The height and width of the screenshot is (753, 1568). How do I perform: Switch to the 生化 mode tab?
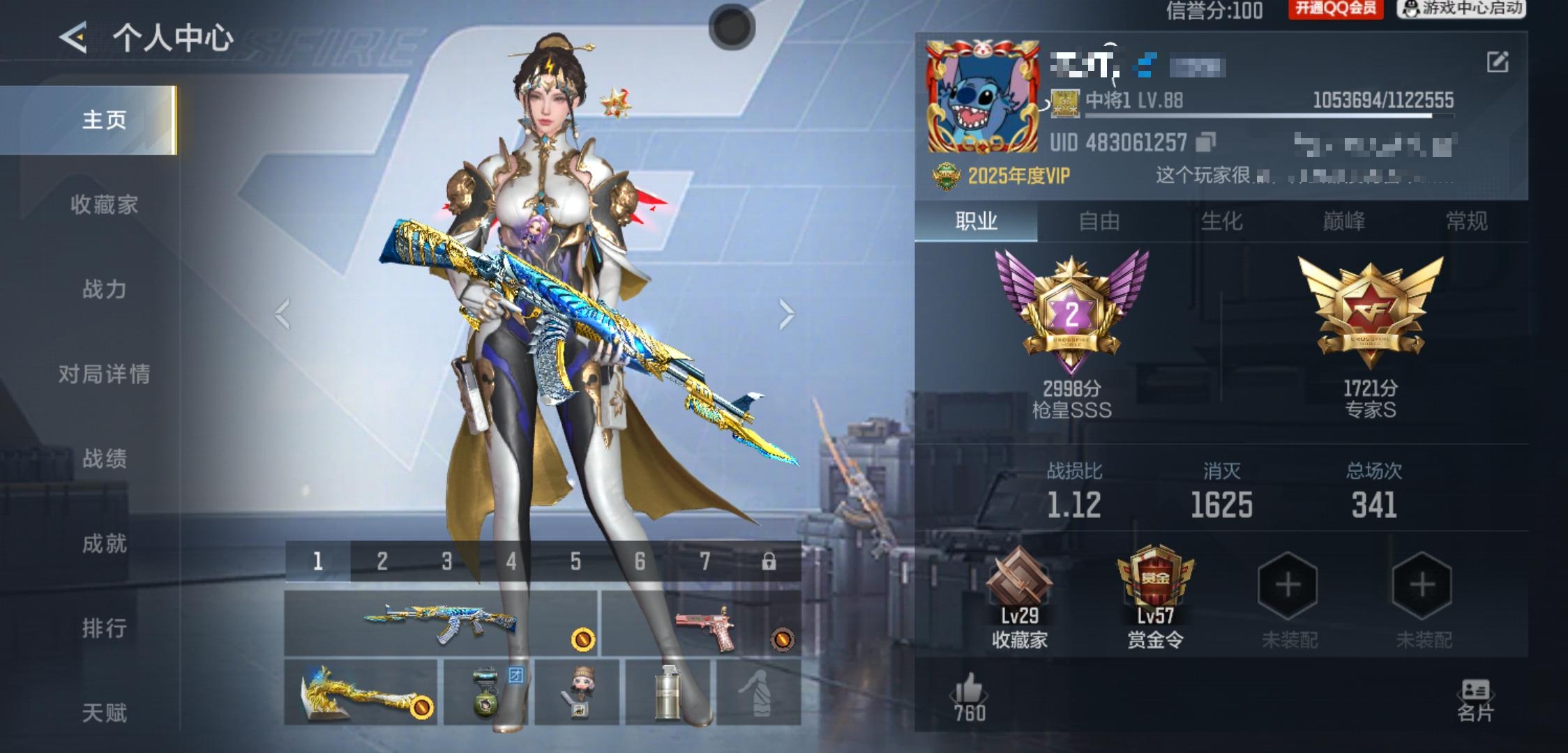(x=1221, y=221)
